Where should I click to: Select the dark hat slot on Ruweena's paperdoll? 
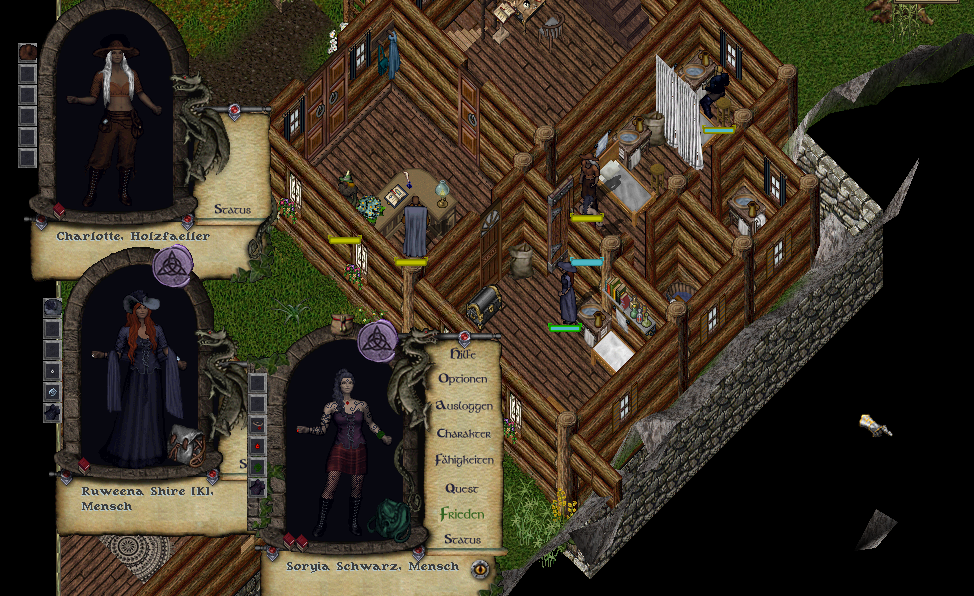coord(52,307)
